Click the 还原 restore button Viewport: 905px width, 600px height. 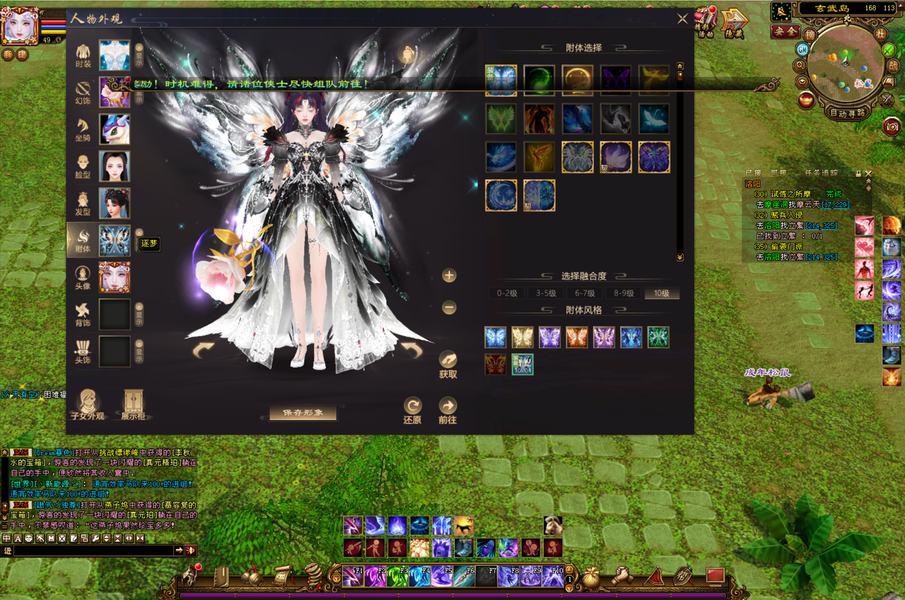(412, 410)
